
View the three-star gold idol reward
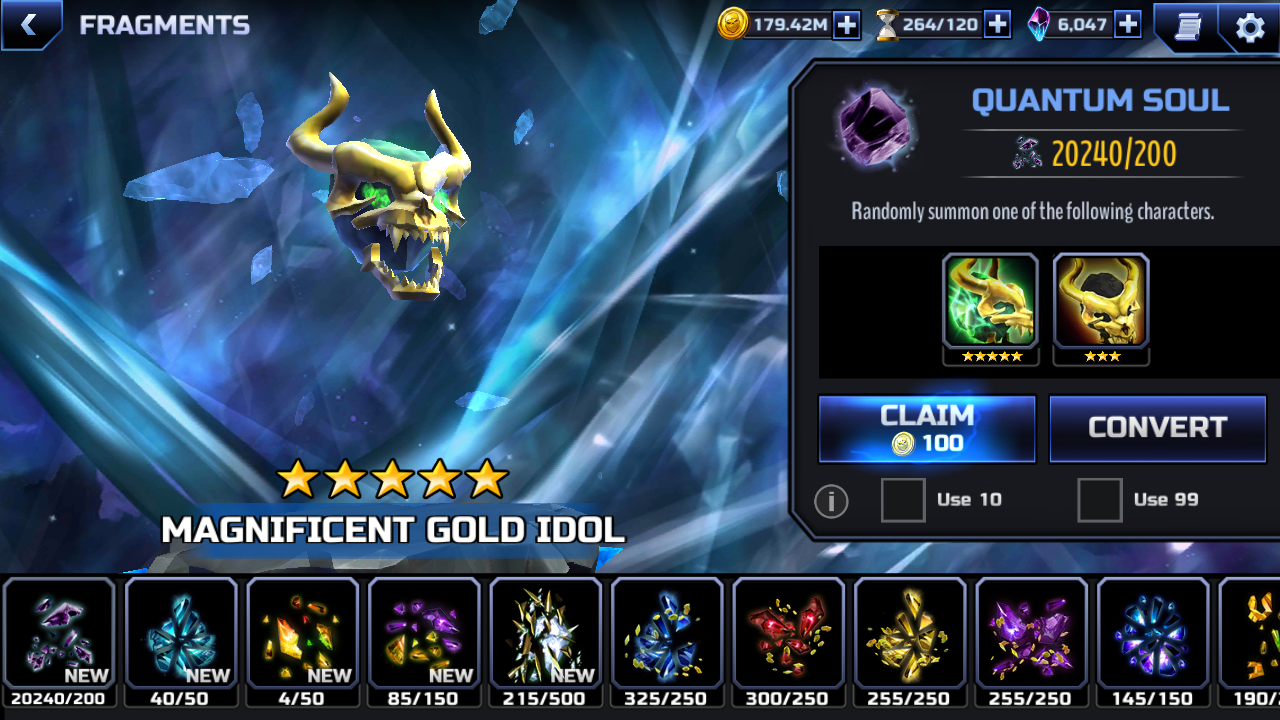[x=1101, y=301]
